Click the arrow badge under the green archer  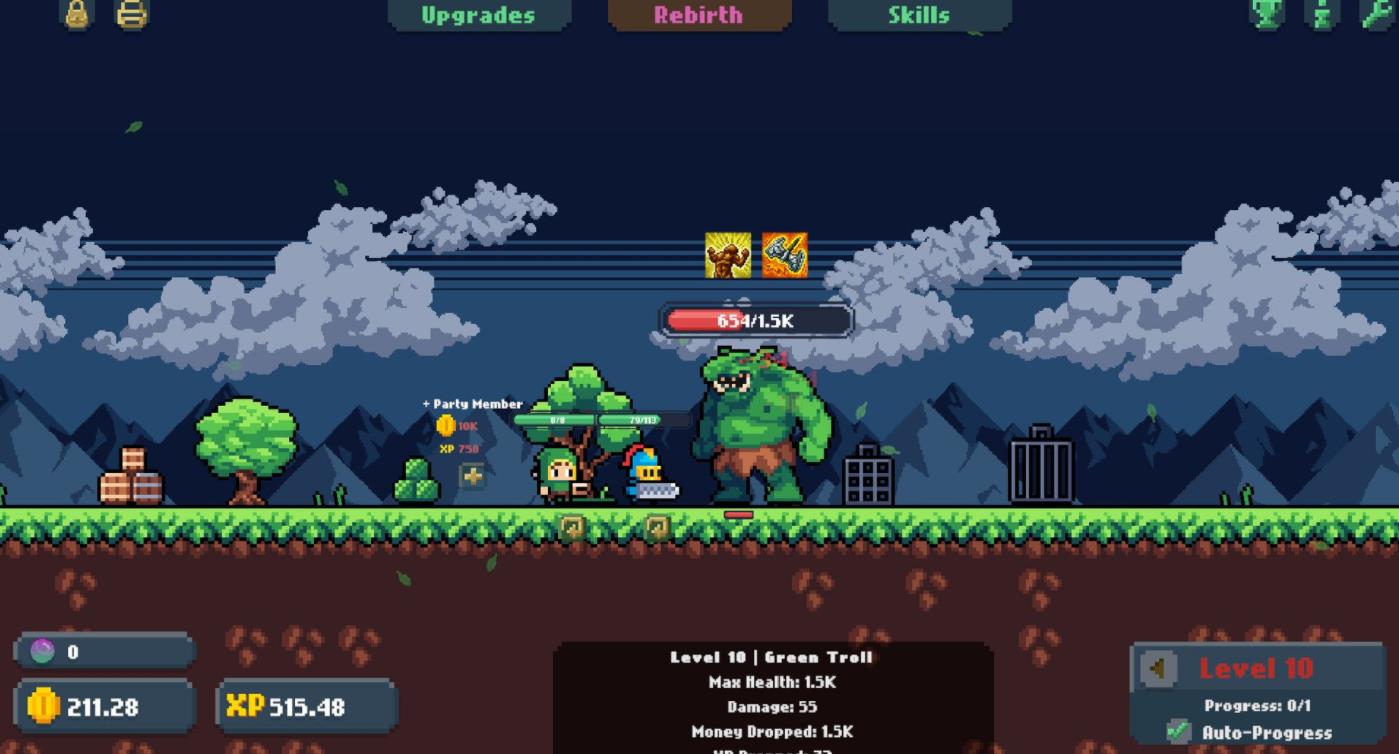pos(572,526)
